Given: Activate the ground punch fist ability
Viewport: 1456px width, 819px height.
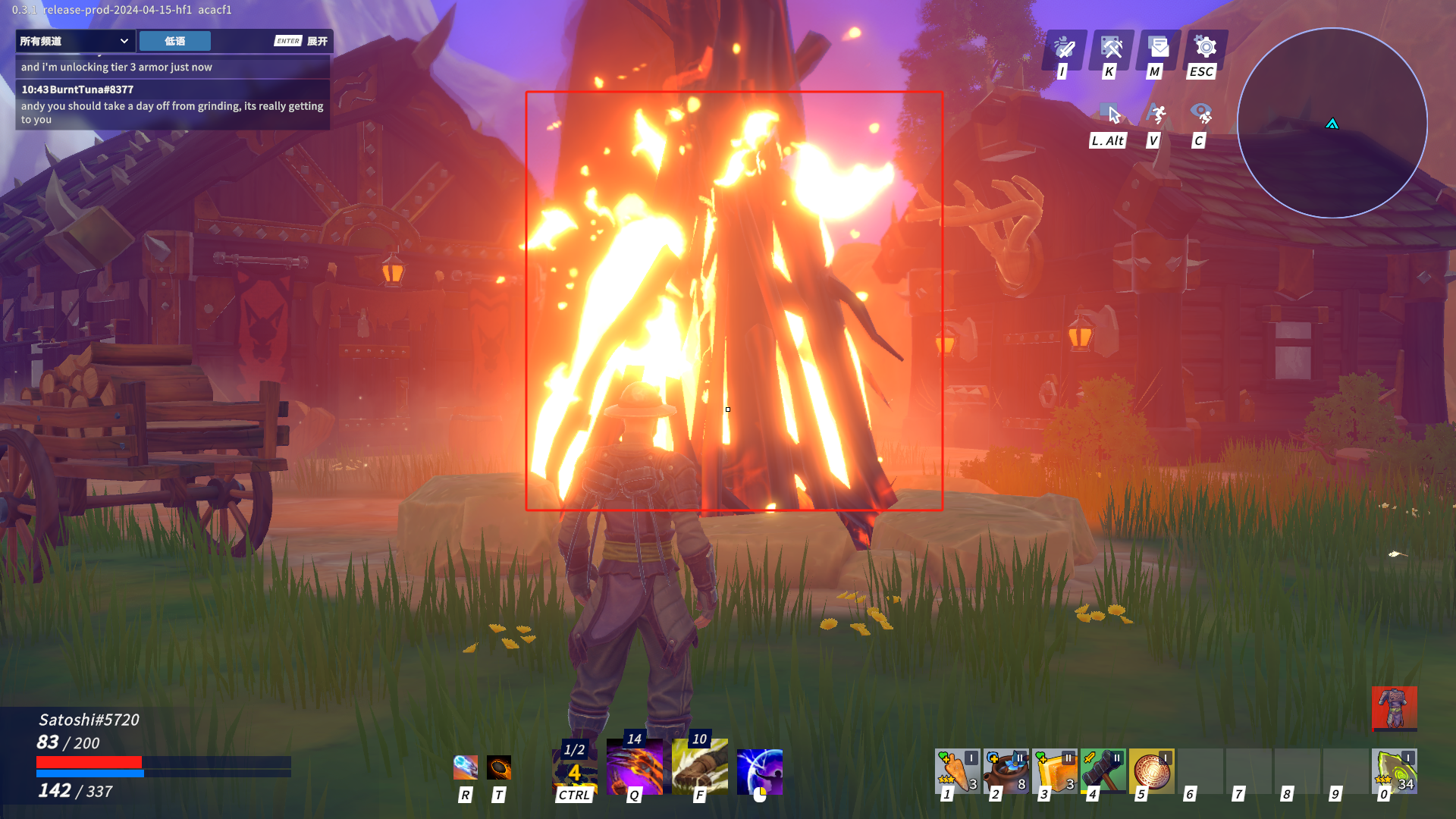Looking at the screenshot, I should [x=700, y=768].
